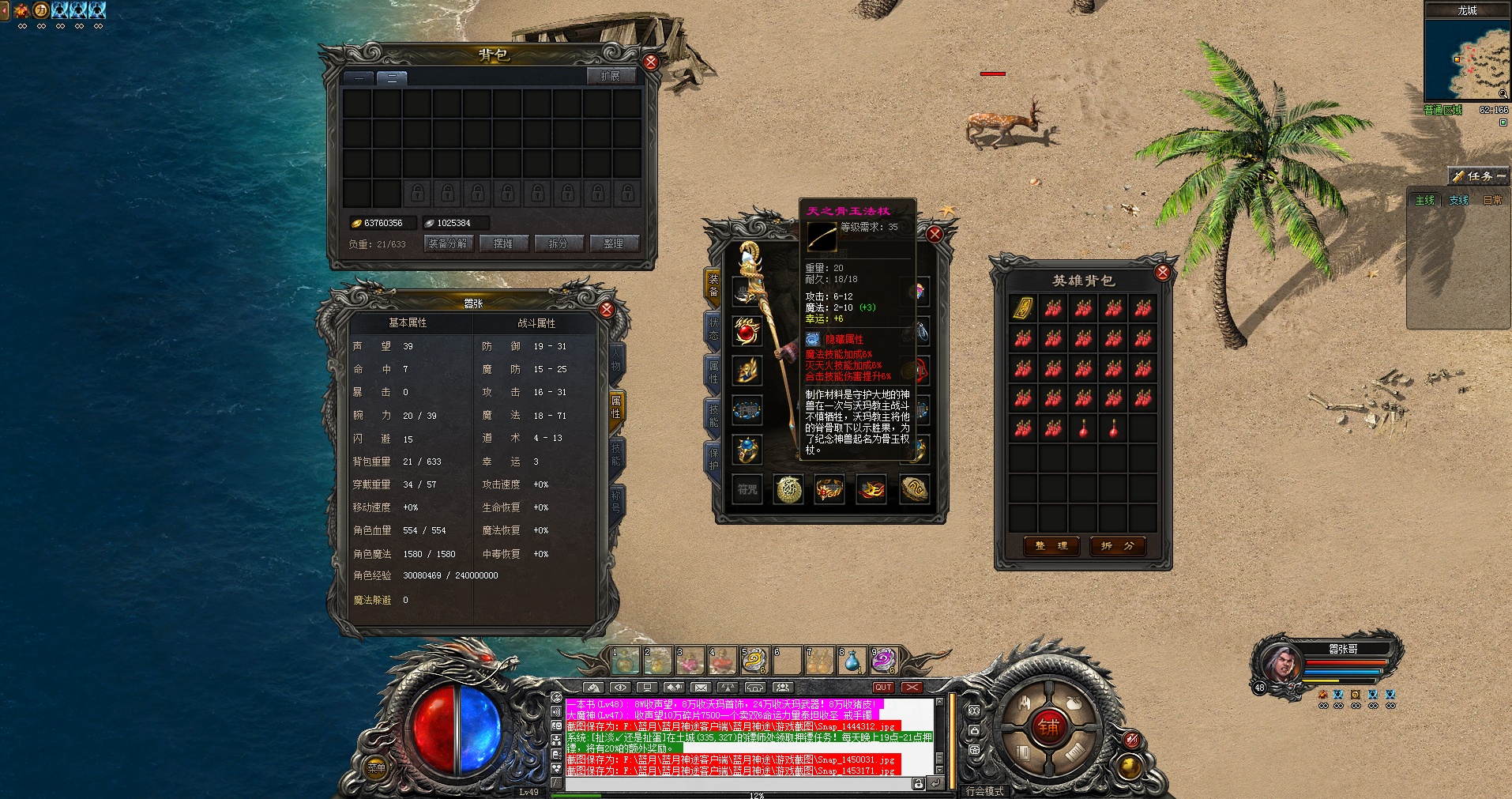This screenshot has height=799, width=1512.
Task: Open the 菜单 menu button
Action: pyautogui.click(x=376, y=767)
